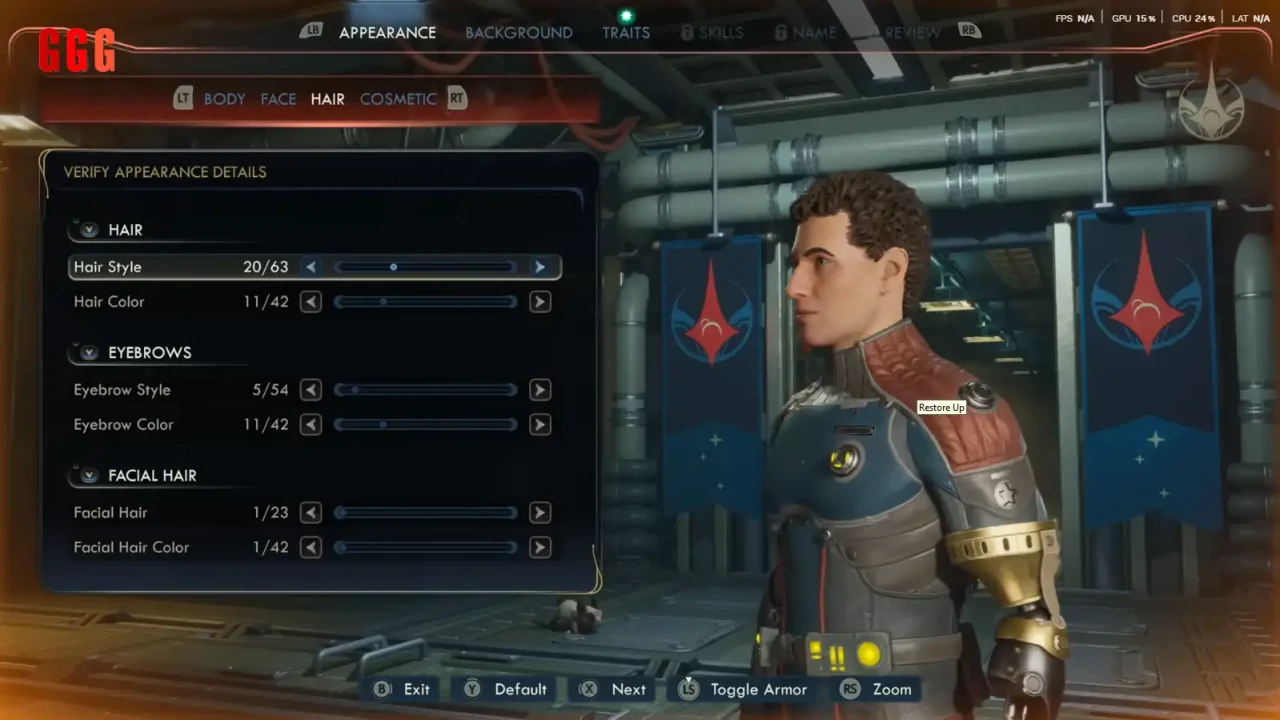Open the Face sub-tab
Screen dimensions: 1280x720
(x=278, y=99)
